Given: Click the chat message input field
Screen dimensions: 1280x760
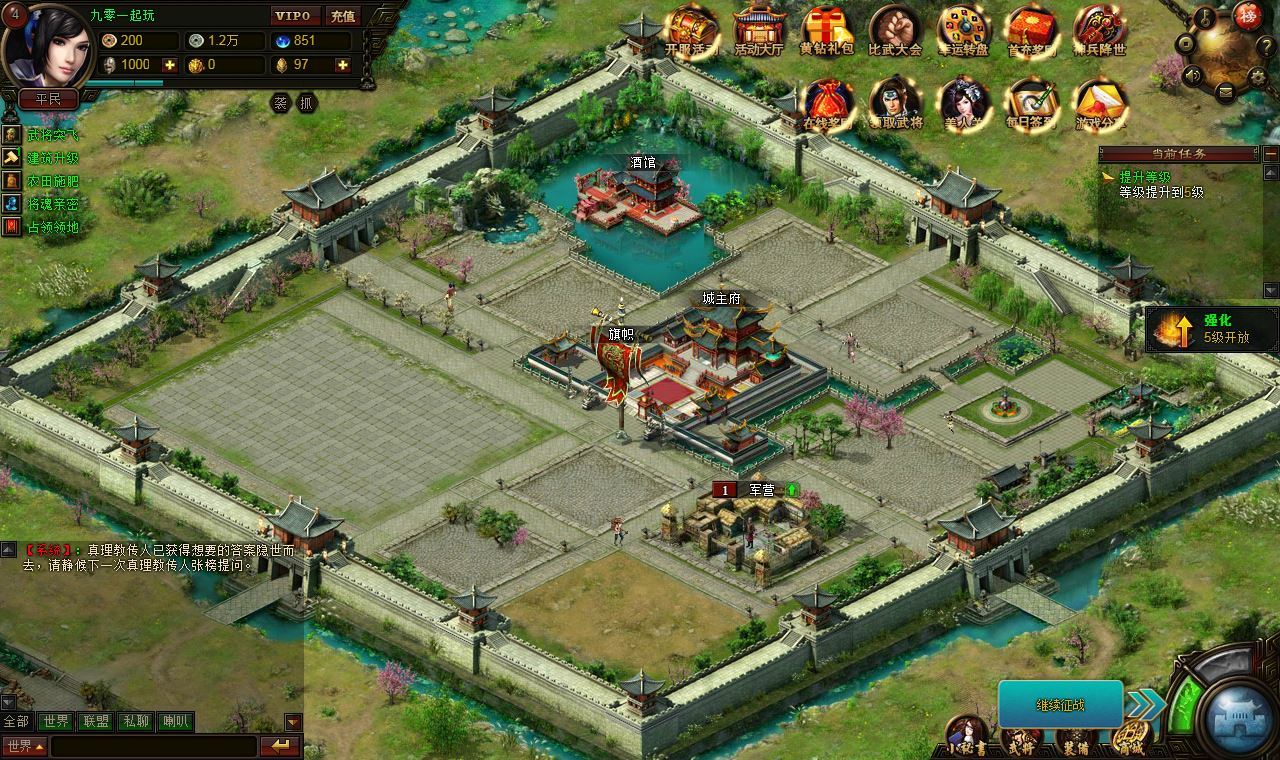Looking at the screenshot, I should (x=153, y=746).
